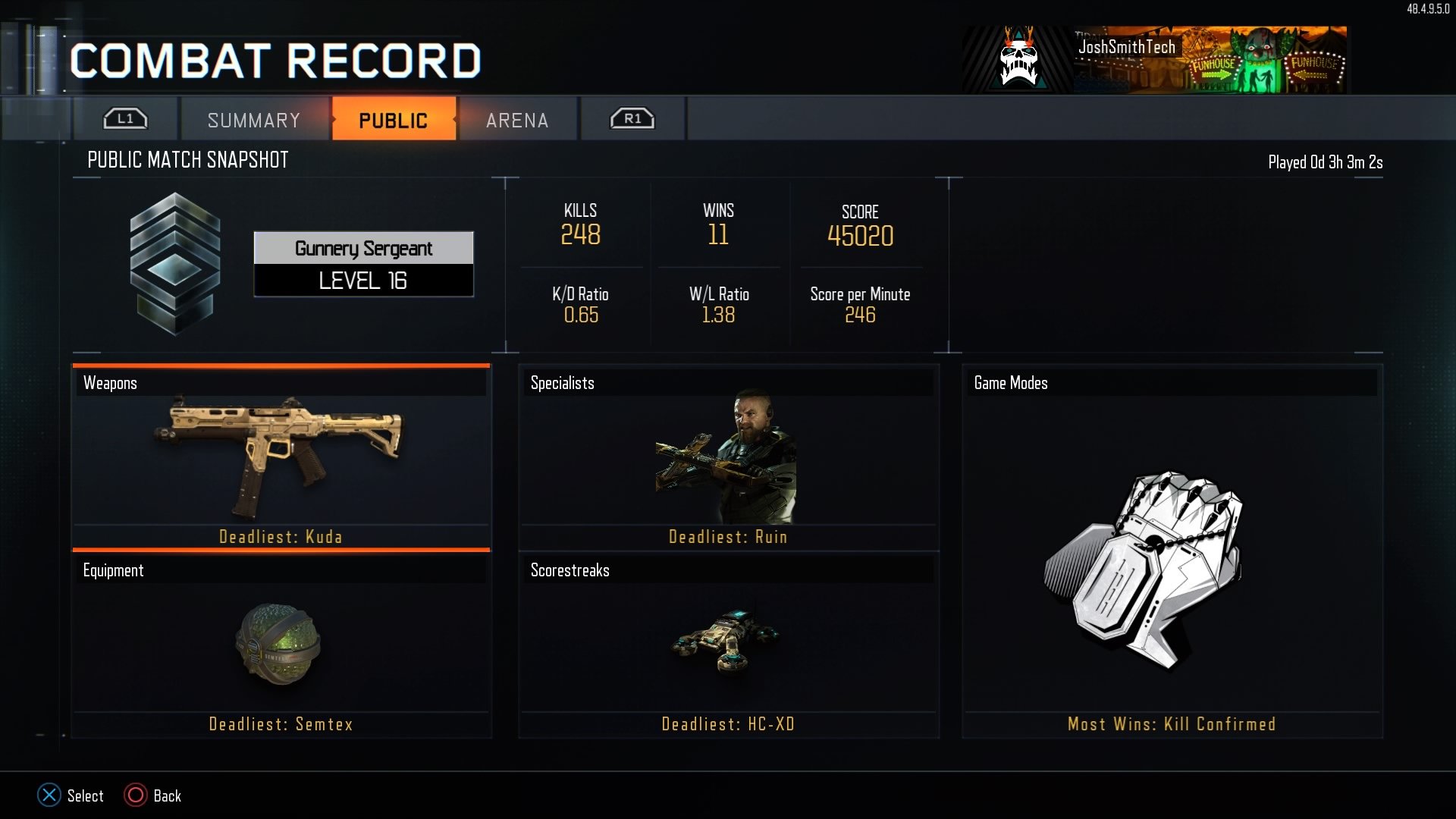Image resolution: width=1456 pixels, height=819 pixels.
Task: Switch to the Summary tab
Action: [x=253, y=119]
